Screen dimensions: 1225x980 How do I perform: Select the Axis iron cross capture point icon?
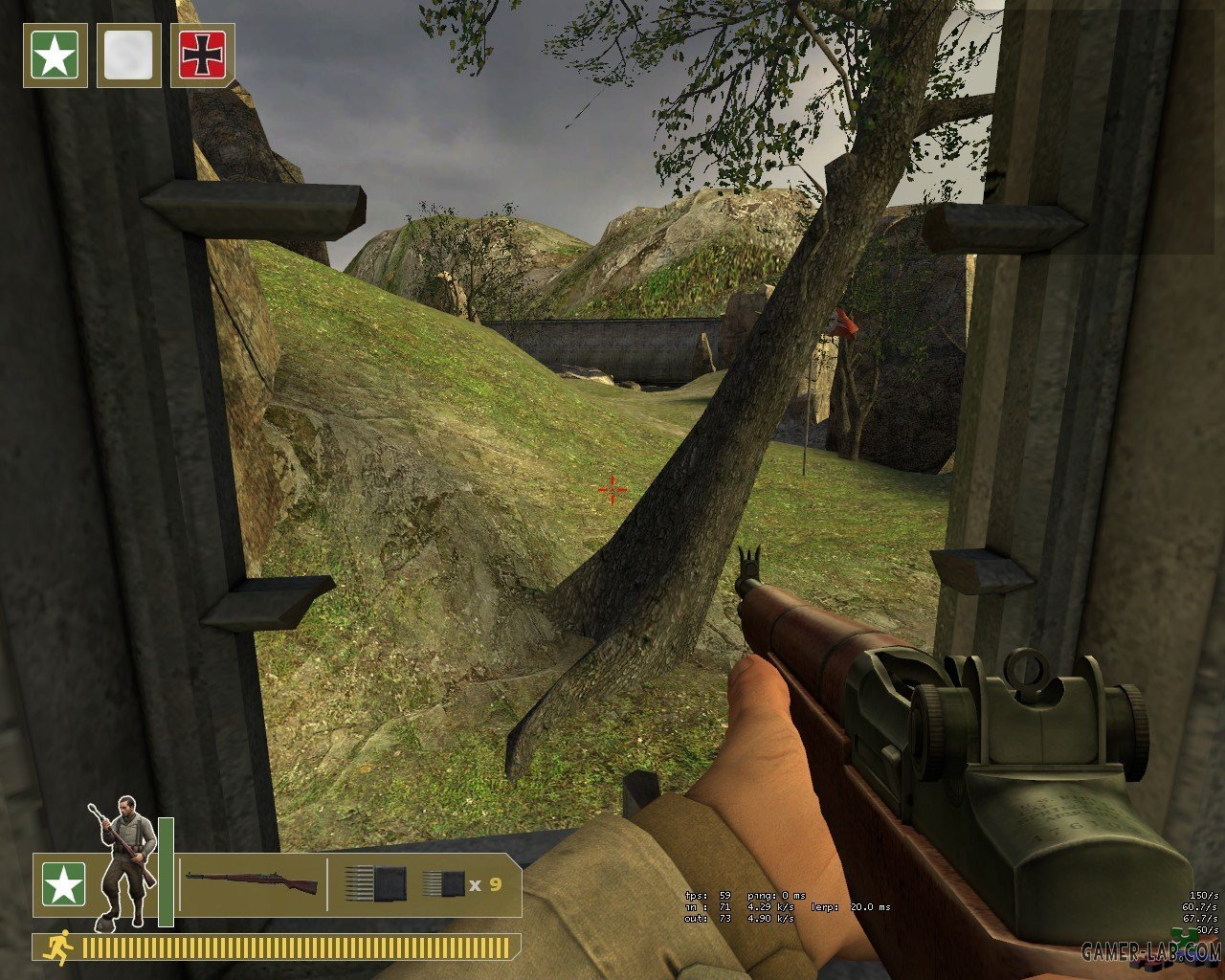202,56
